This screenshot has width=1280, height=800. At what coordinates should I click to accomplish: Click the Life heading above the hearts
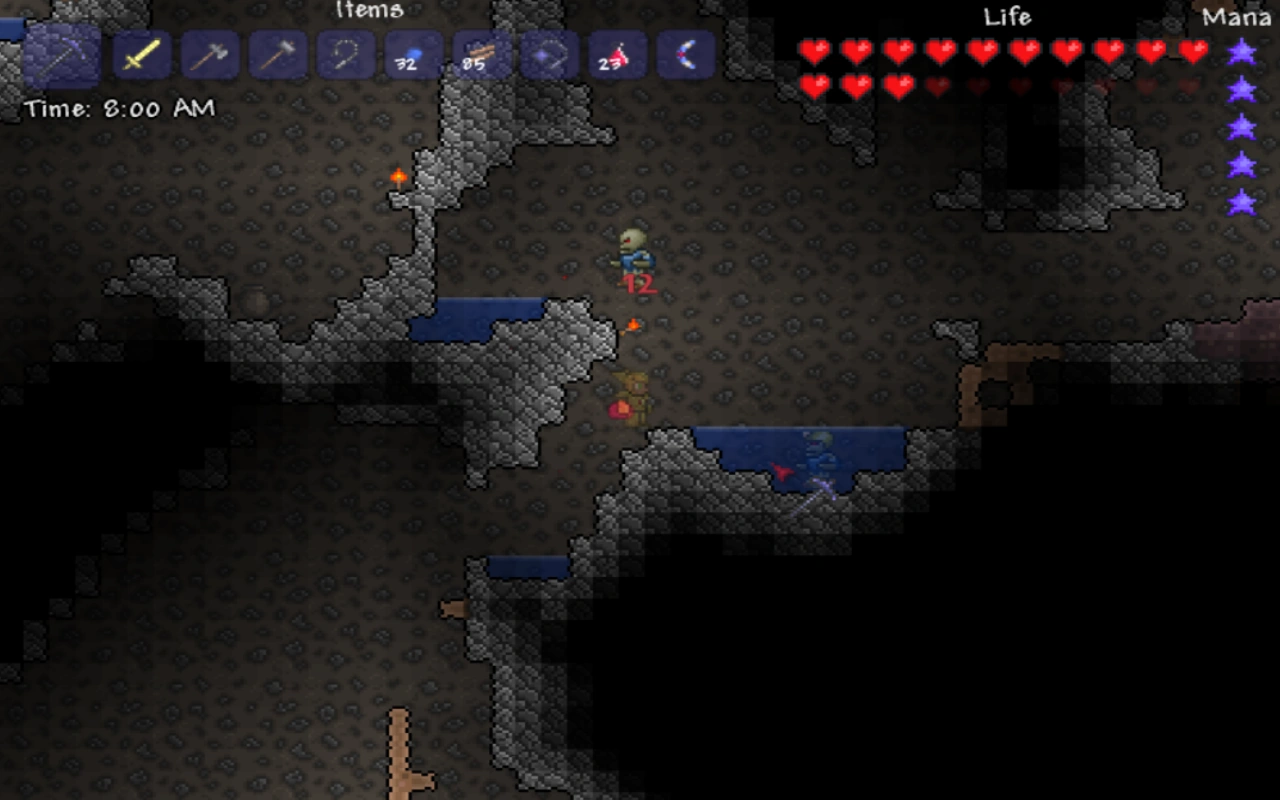point(1008,17)
